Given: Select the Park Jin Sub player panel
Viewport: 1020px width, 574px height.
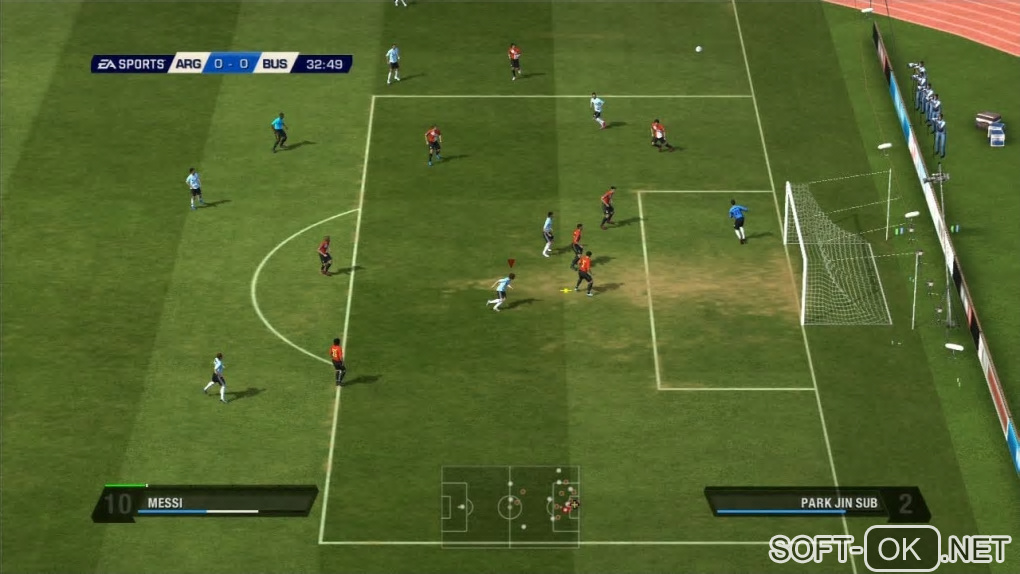Looking at the screenshot, I should click(816, 503).
